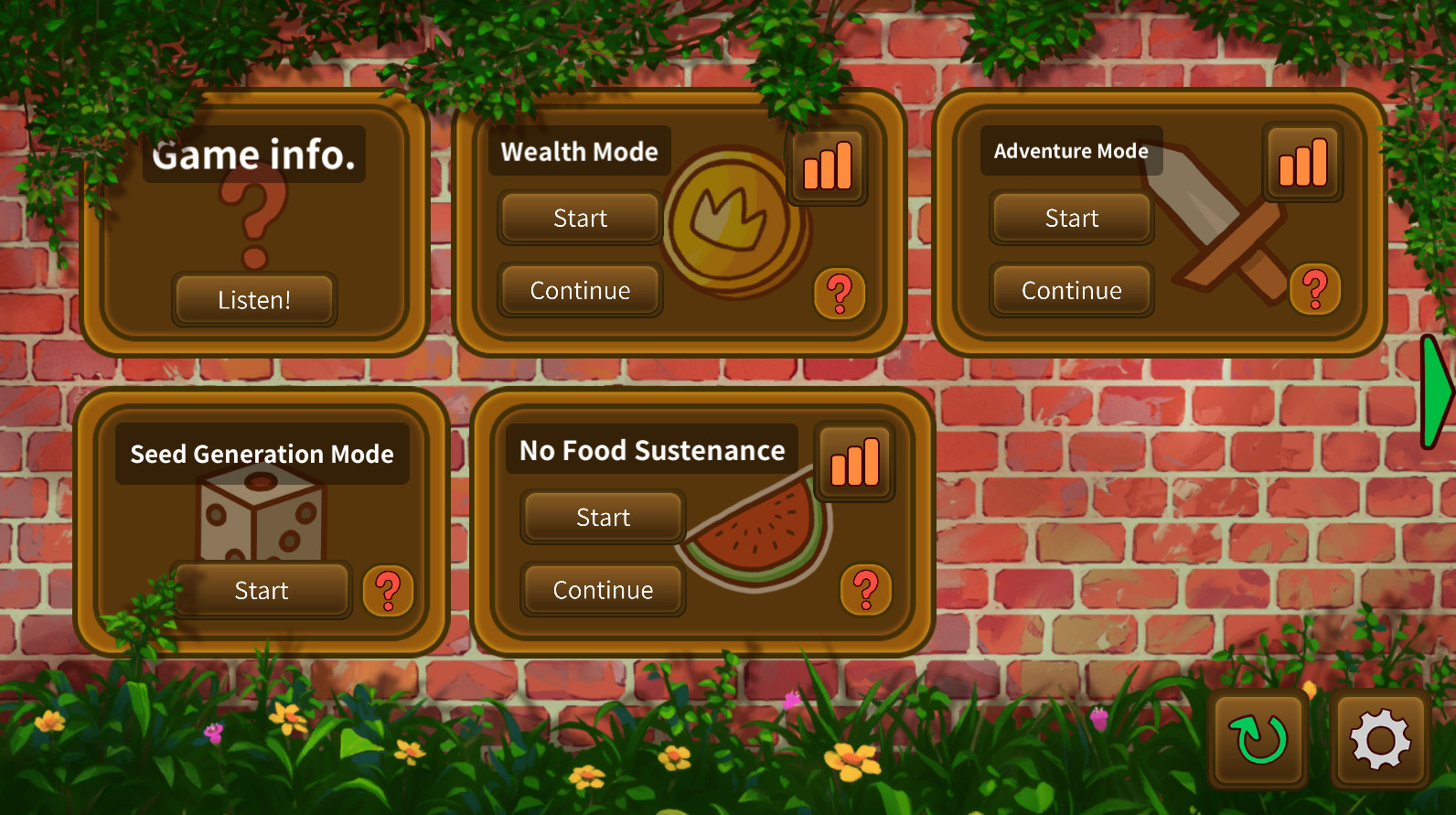Continue No Food Sustenance game
The image size is (1456, 815).
[603, 590]
